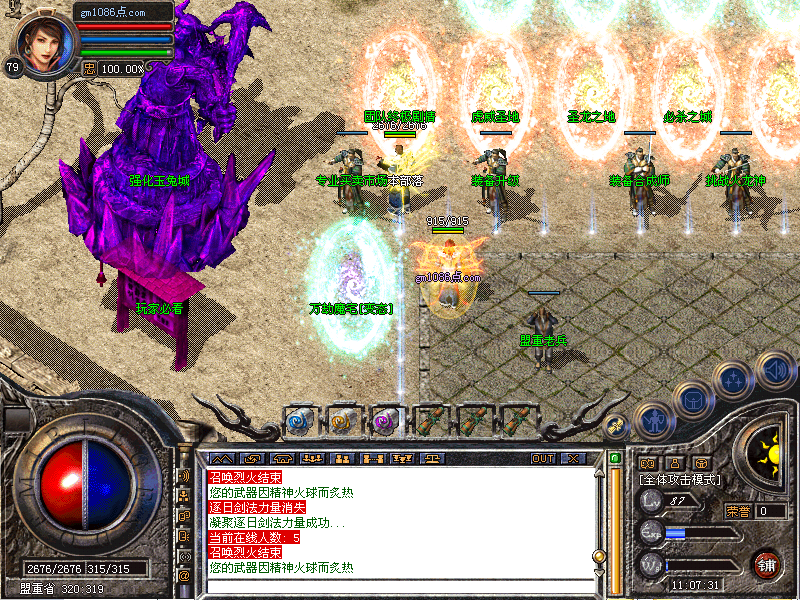Screen dimensions: 800x600
Task: Click the 忠 loyalty icon under portrait
Action: coord(88,68)
